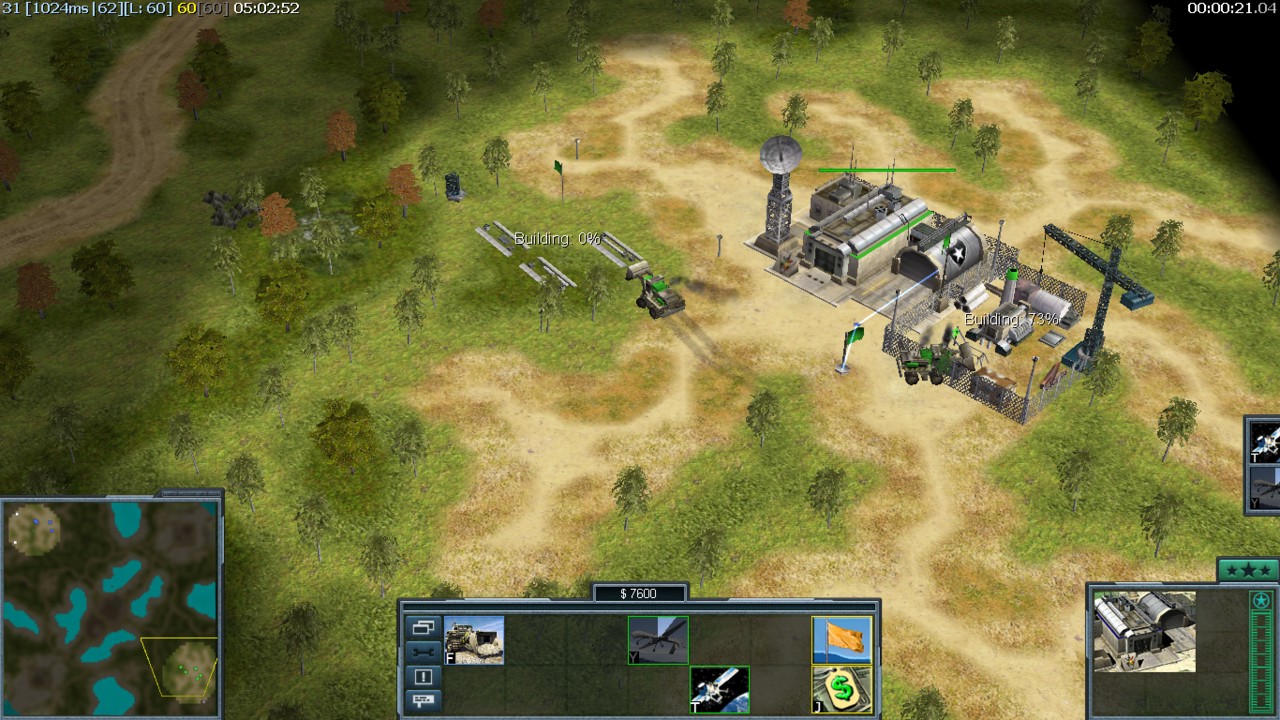Select the satellite shortcut on the right edge
The image size is (1280, 720).
pyautogui.click(x=1266, y=441)
